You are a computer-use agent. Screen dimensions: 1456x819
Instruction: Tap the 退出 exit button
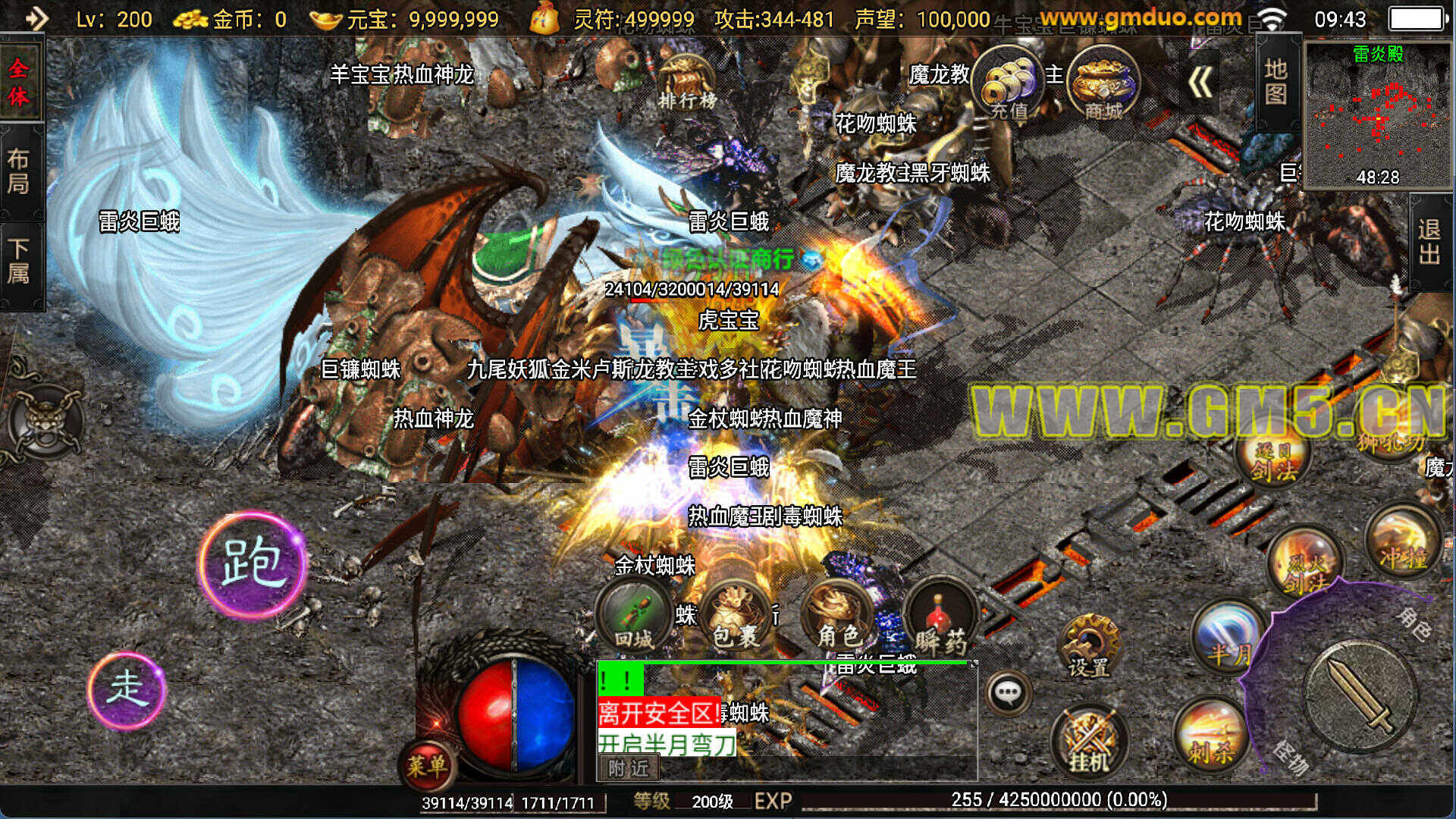tap(1429, 242)
